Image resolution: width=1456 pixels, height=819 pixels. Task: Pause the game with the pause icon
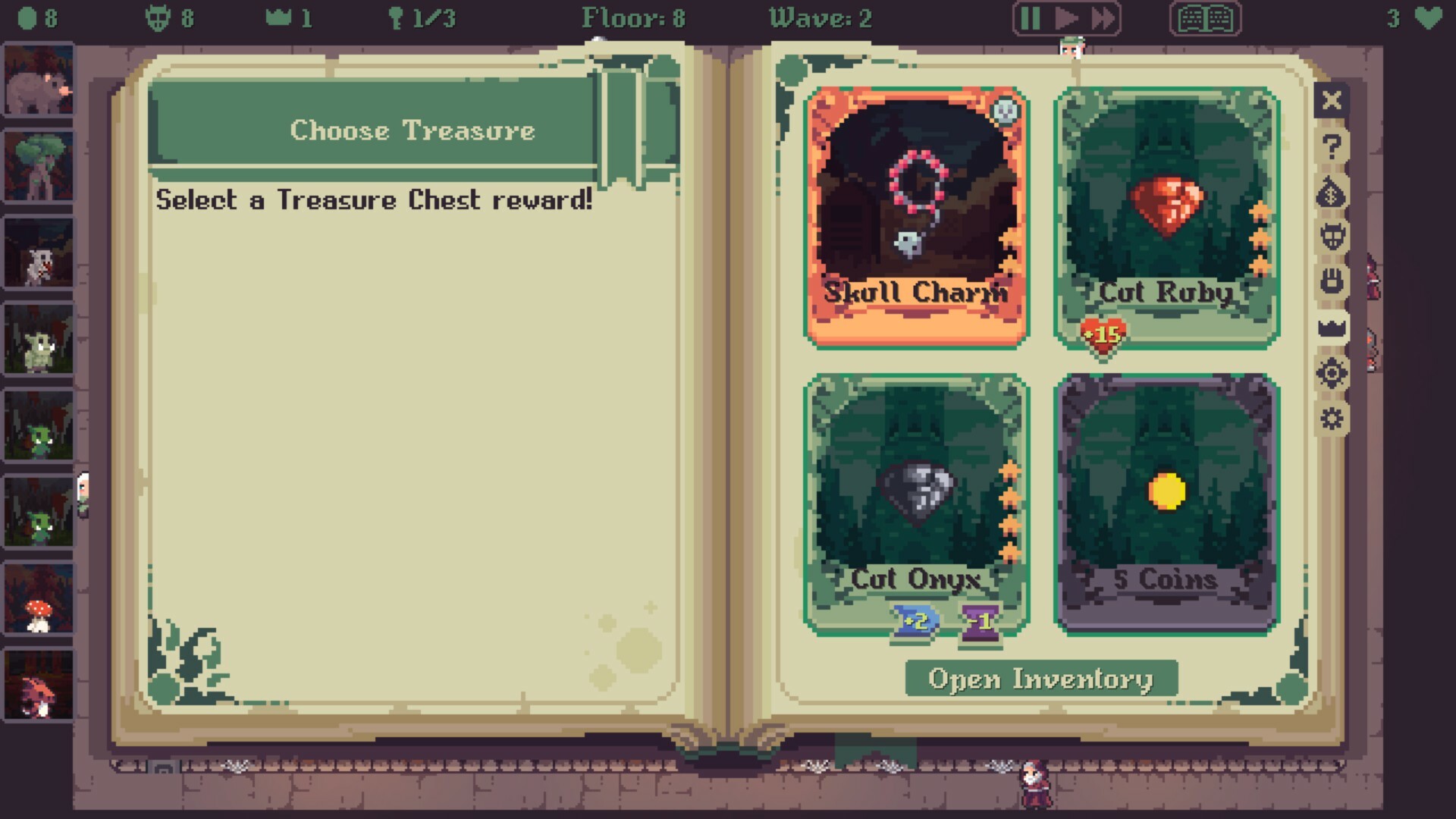(1030, 19)
